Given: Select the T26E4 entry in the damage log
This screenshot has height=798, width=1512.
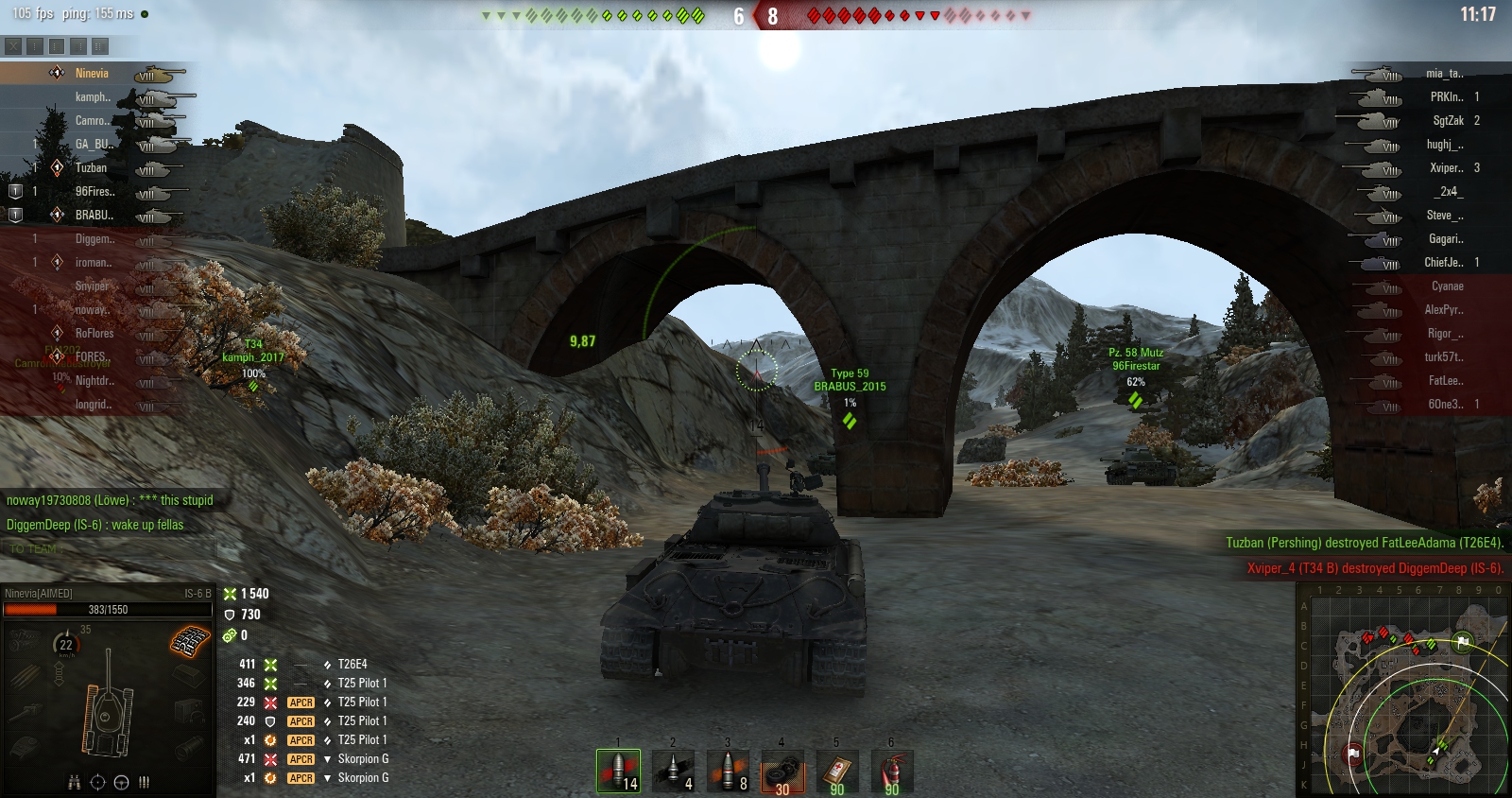Looking at the screenshot, I should click(352, 665).
